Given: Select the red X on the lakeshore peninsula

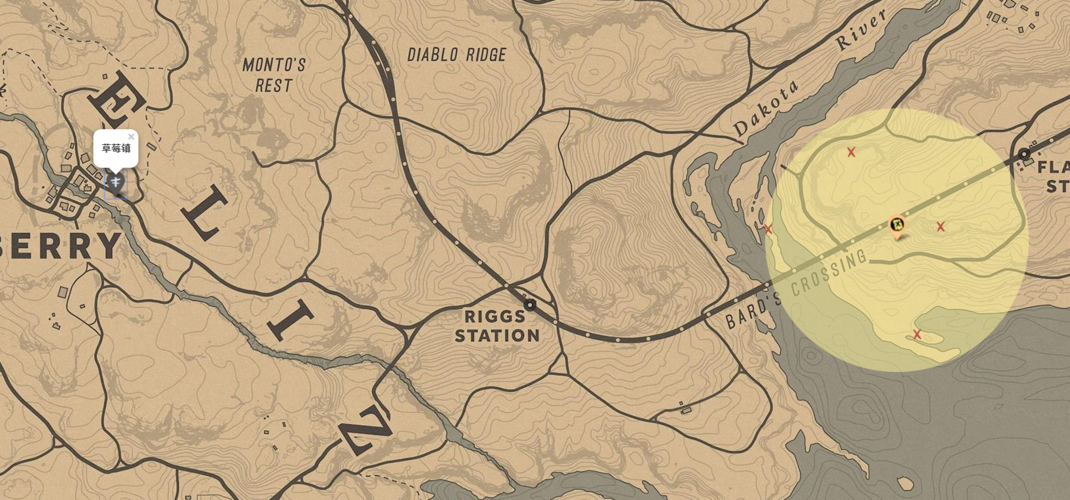Looking at the screenshot, I should 917,334.
